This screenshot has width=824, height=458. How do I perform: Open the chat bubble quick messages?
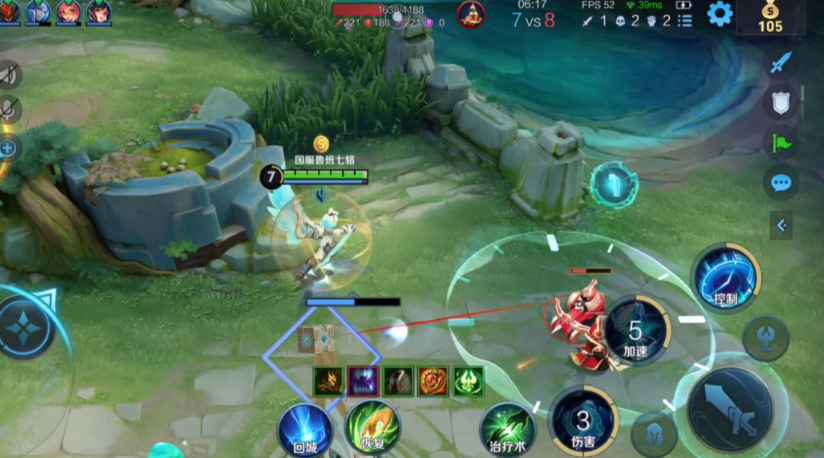pos(781,182)
